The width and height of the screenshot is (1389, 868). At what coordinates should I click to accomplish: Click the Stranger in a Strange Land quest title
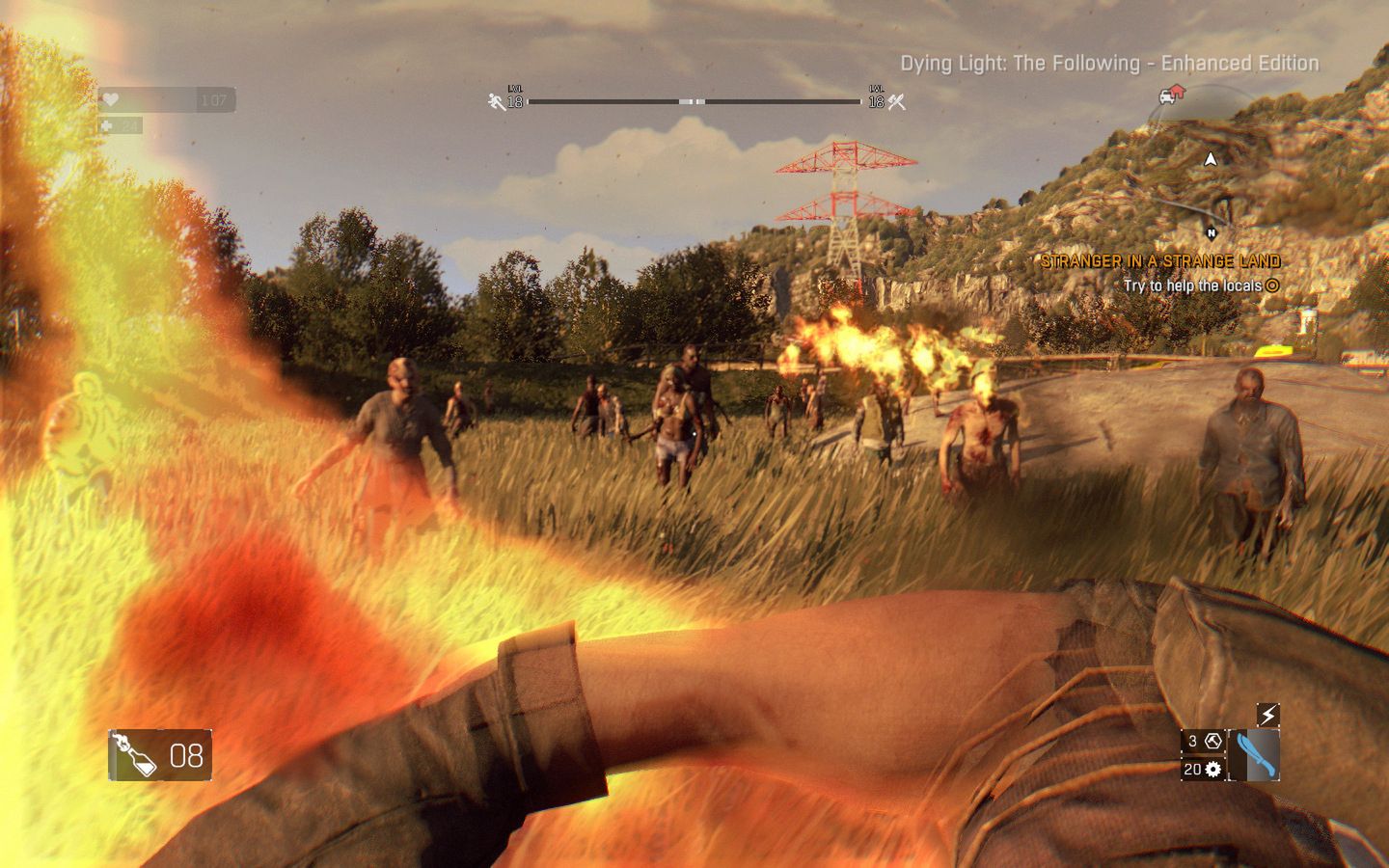click(x=1160, y=261)
